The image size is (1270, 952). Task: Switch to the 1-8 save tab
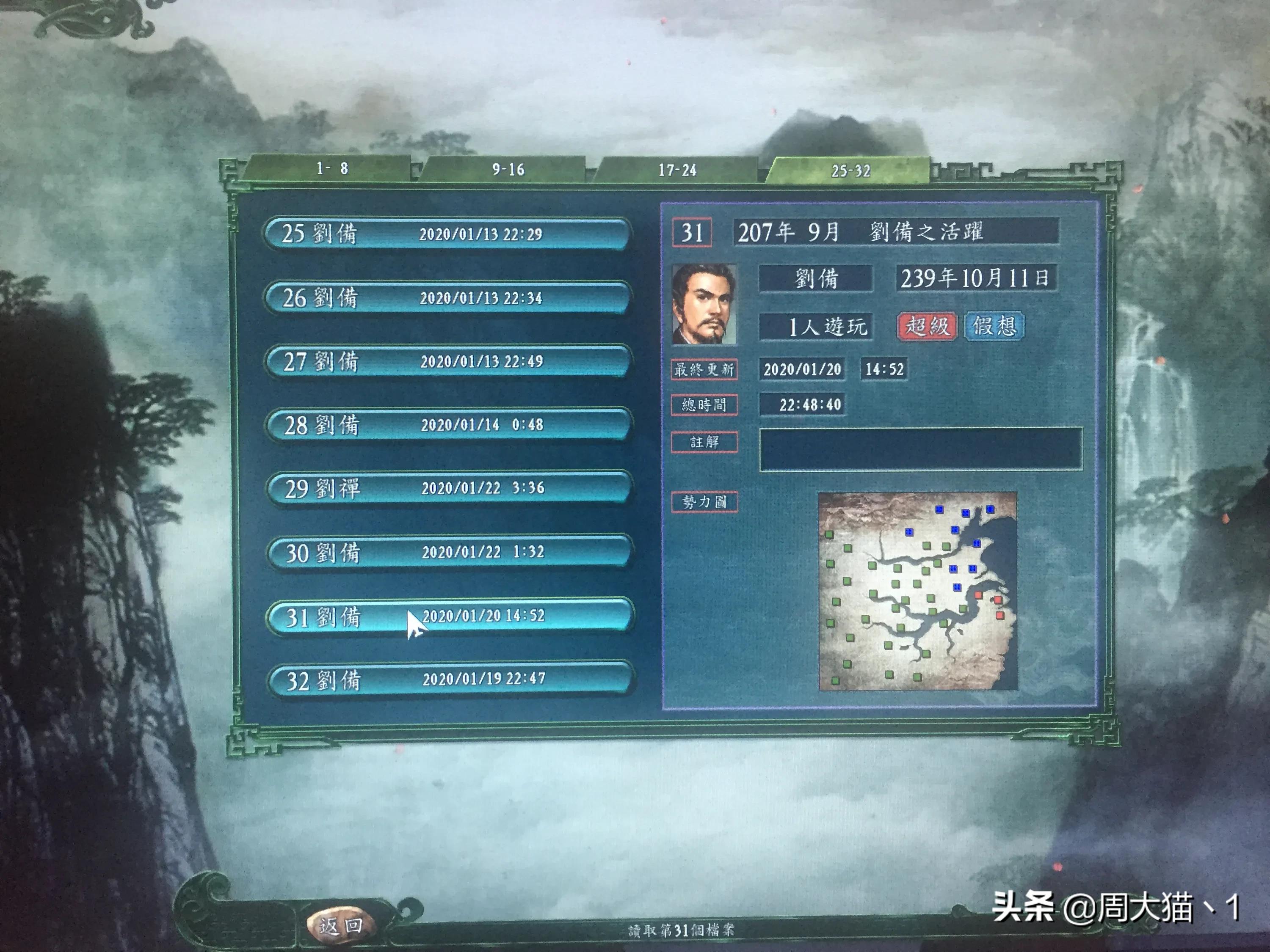332,169
